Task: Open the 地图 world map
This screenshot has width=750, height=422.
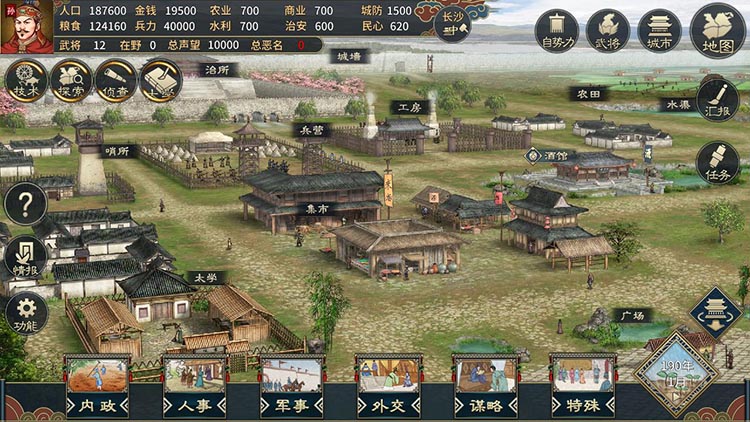Action: coord(717,31)
